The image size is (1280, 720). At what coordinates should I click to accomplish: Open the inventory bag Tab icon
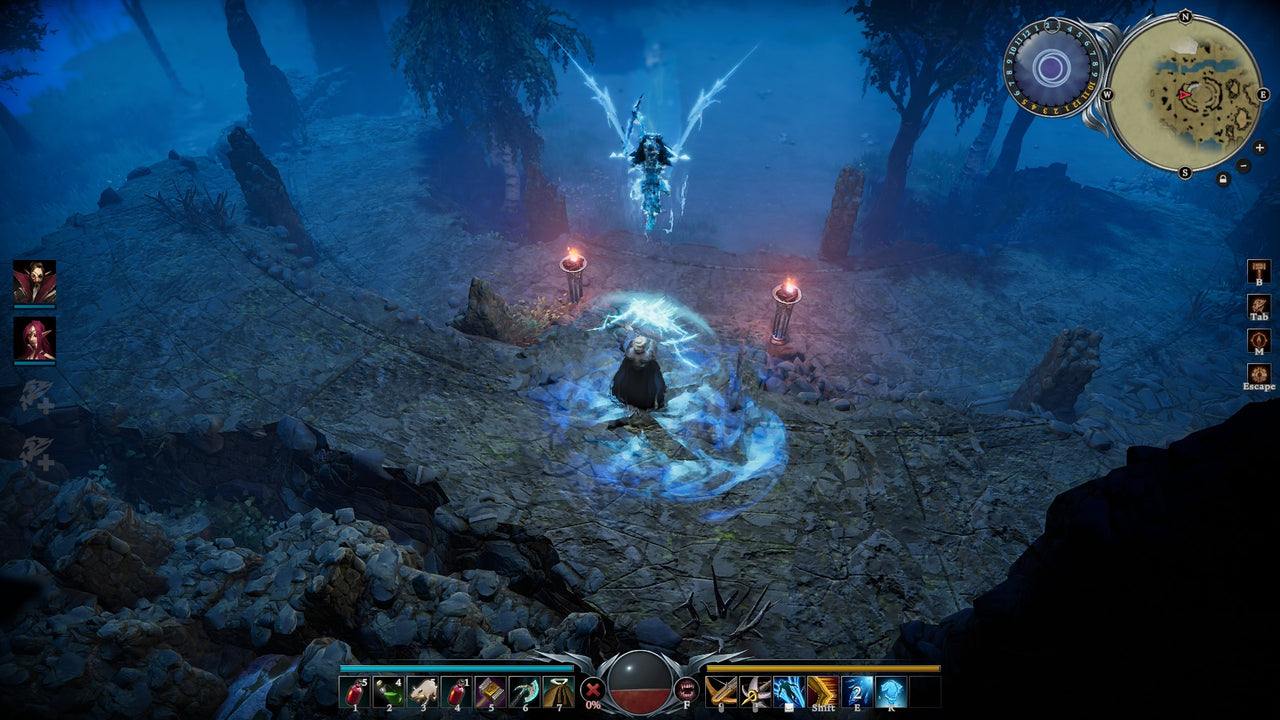coord(1261,303)
